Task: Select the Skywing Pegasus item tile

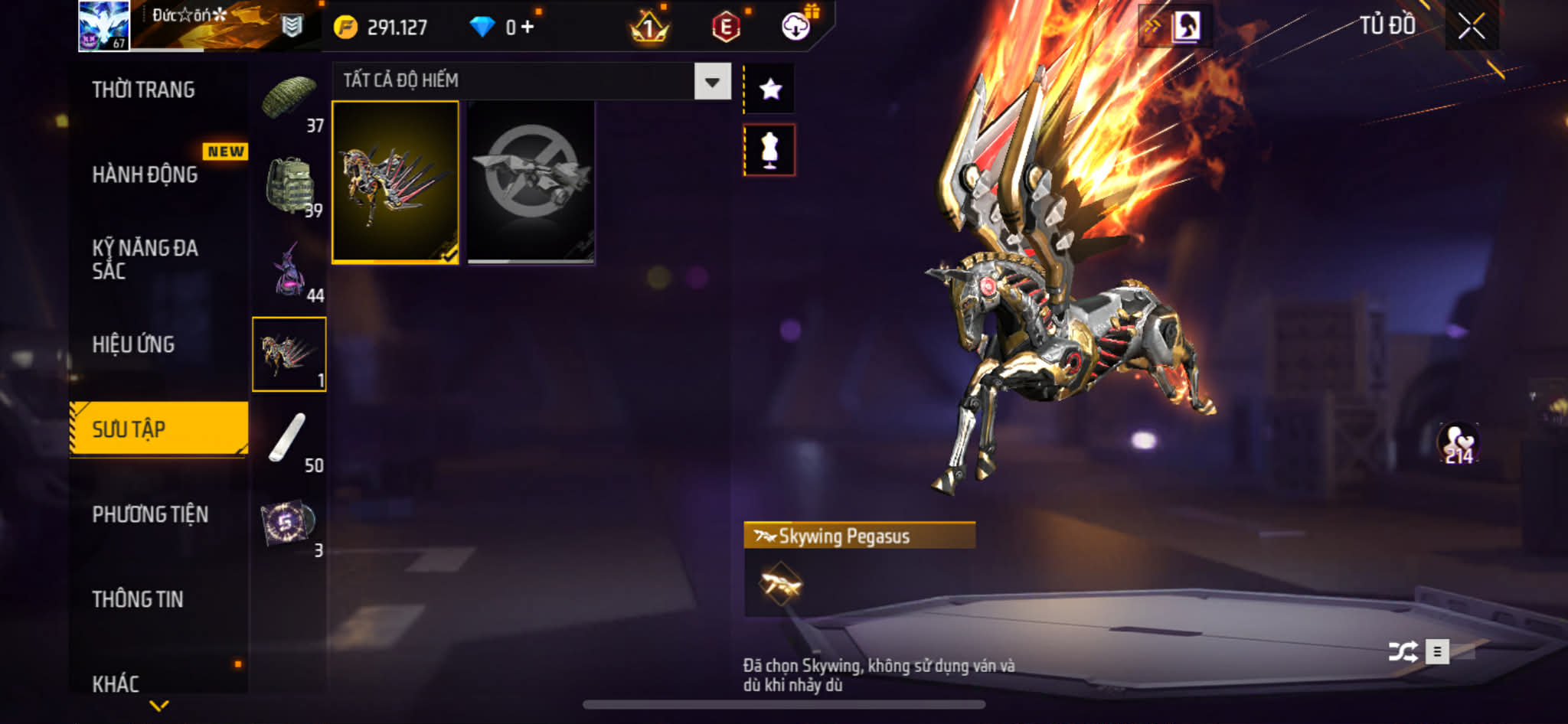Action: coord(395,182)
